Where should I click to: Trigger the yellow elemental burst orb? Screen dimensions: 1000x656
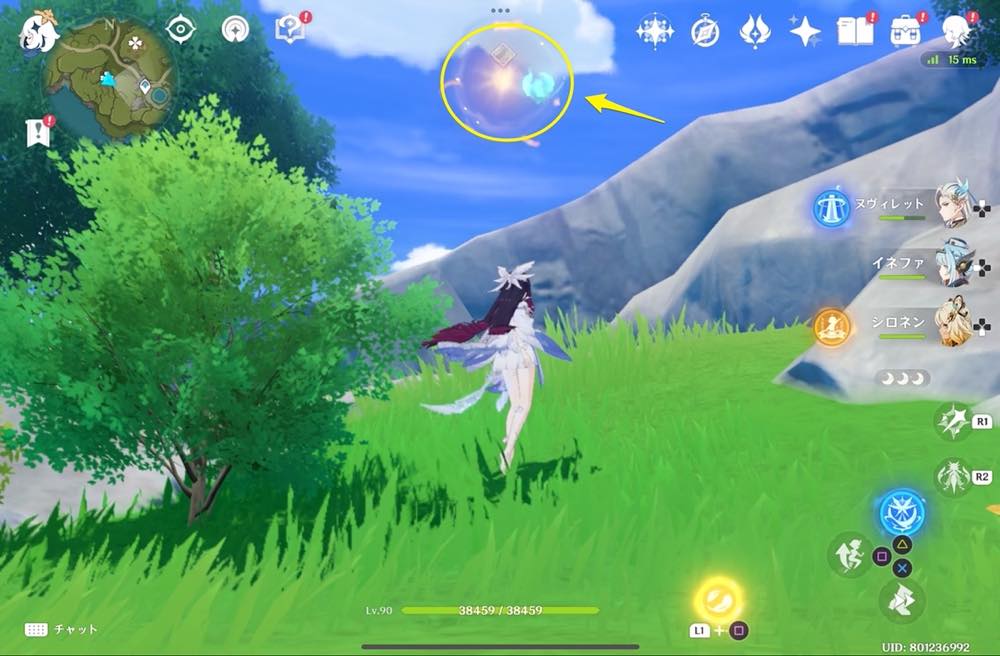(719, 600)
